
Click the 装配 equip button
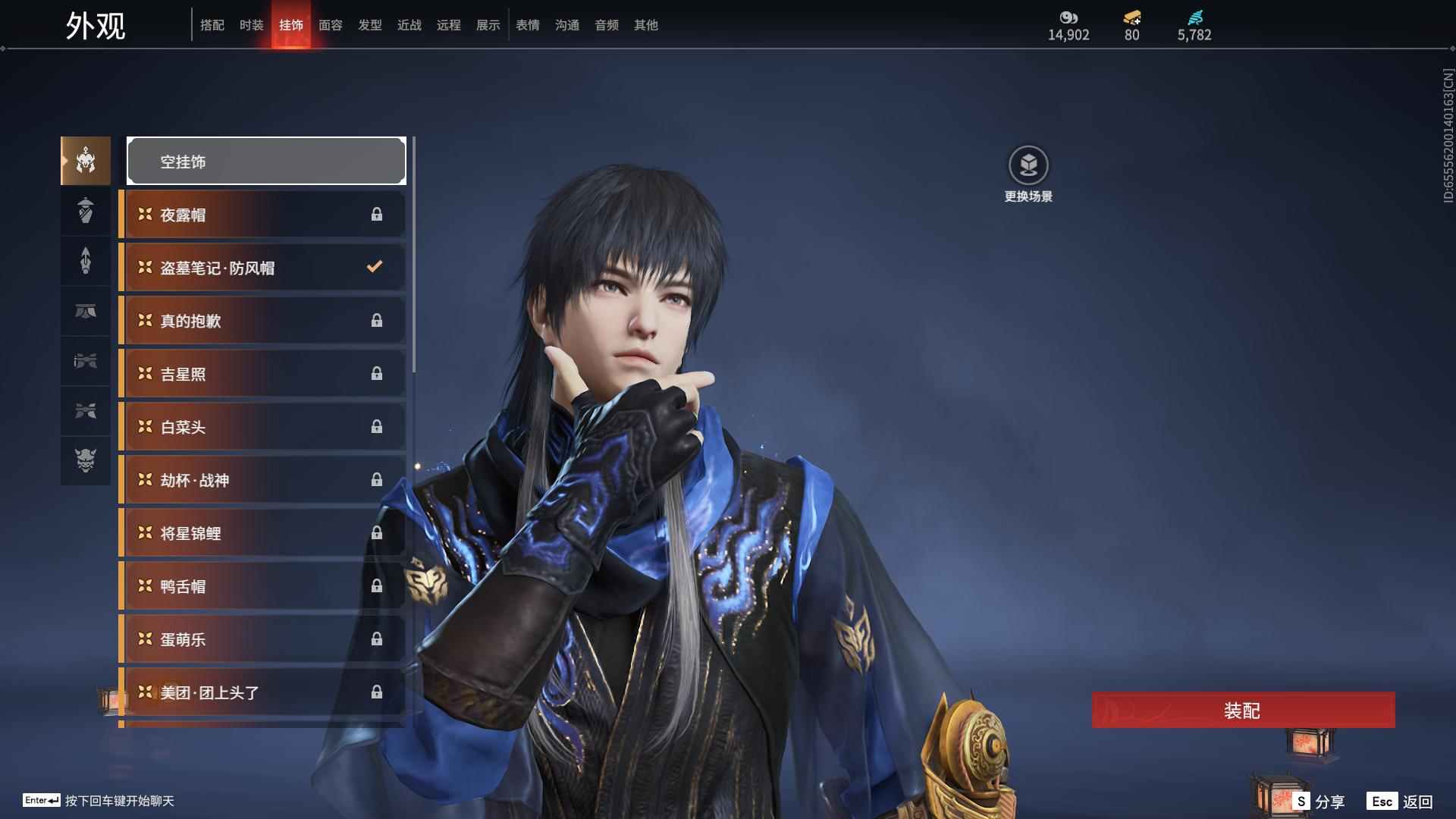coord(1243,711)
